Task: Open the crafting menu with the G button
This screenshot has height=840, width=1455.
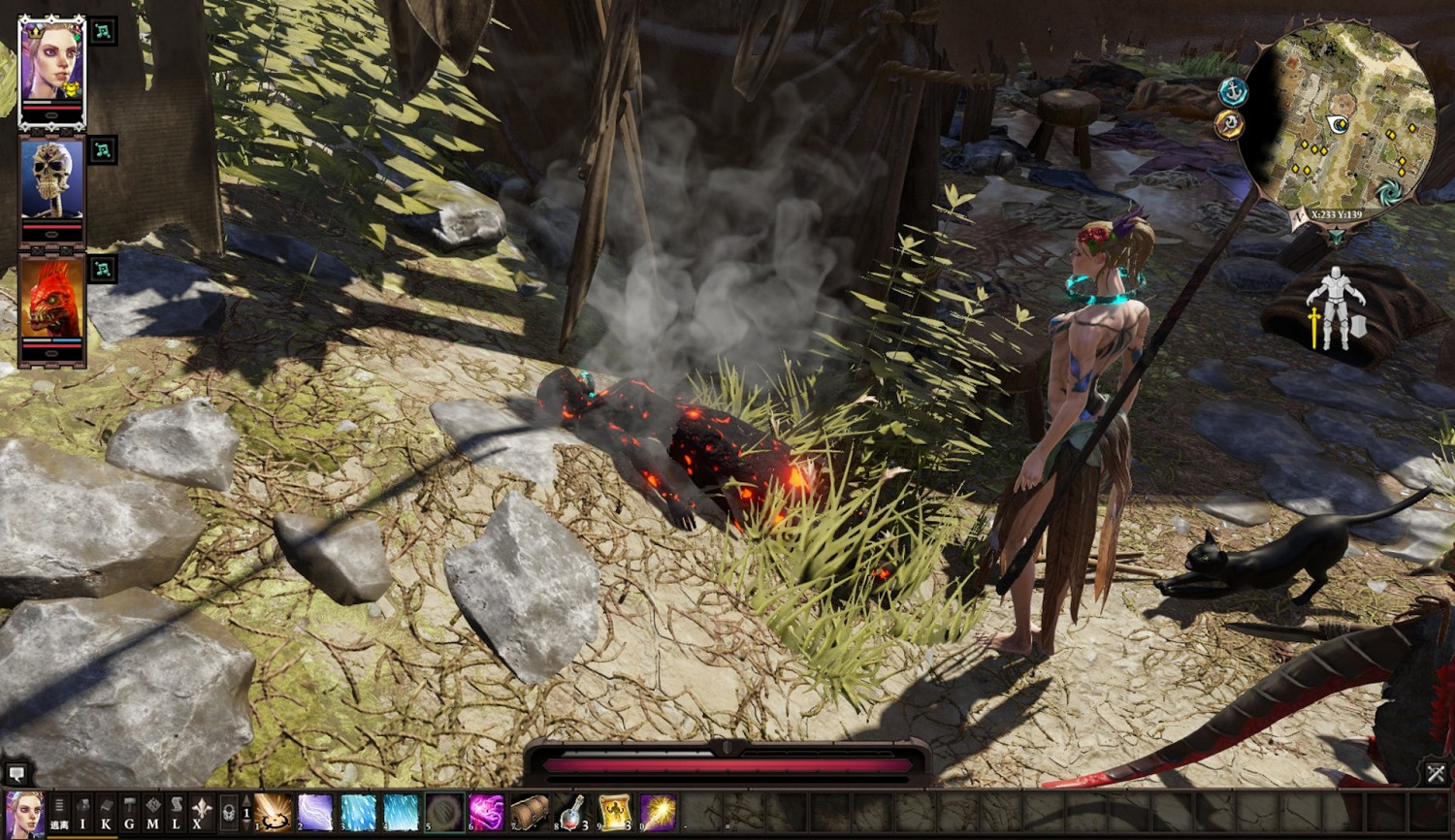Action: click(129, 813)
